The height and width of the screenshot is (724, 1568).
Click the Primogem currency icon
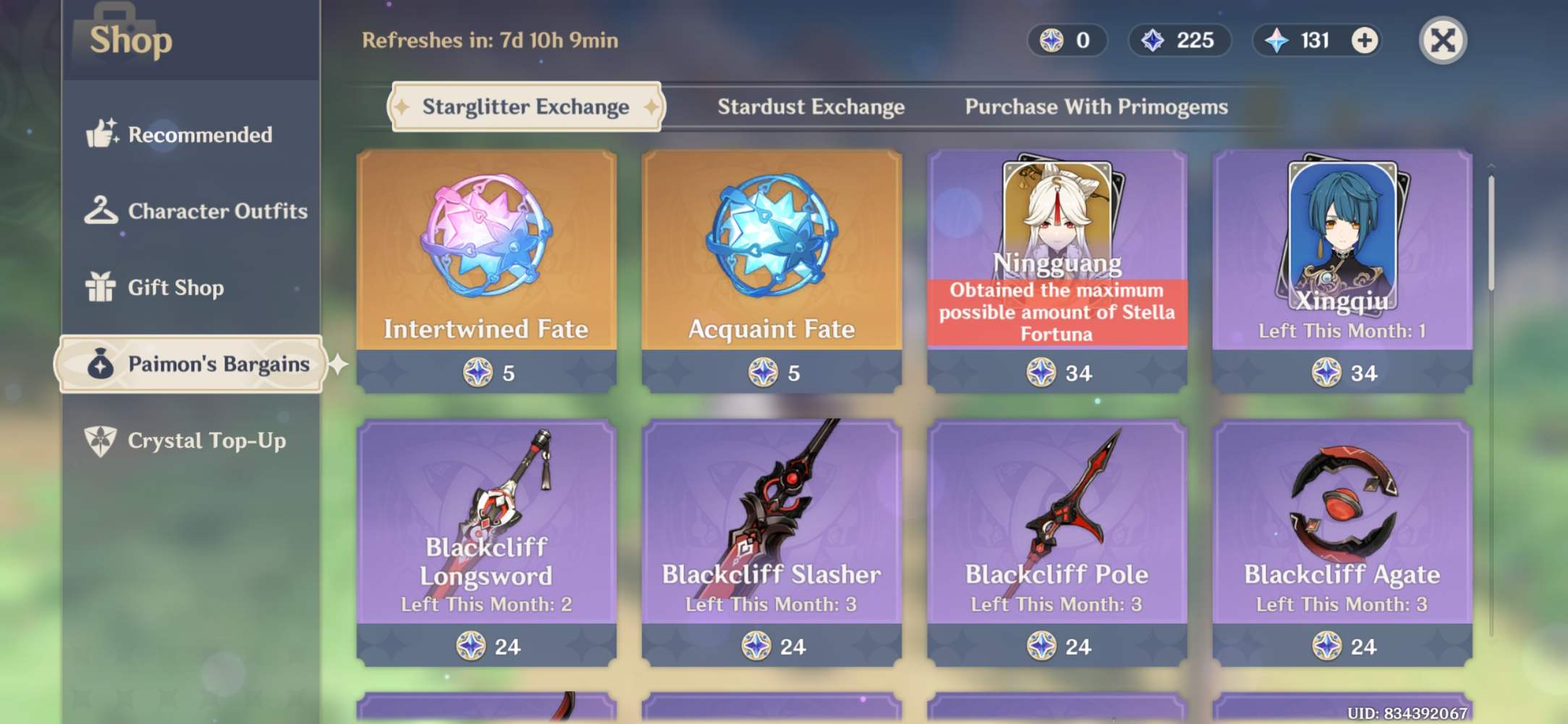click(1276, 41)
